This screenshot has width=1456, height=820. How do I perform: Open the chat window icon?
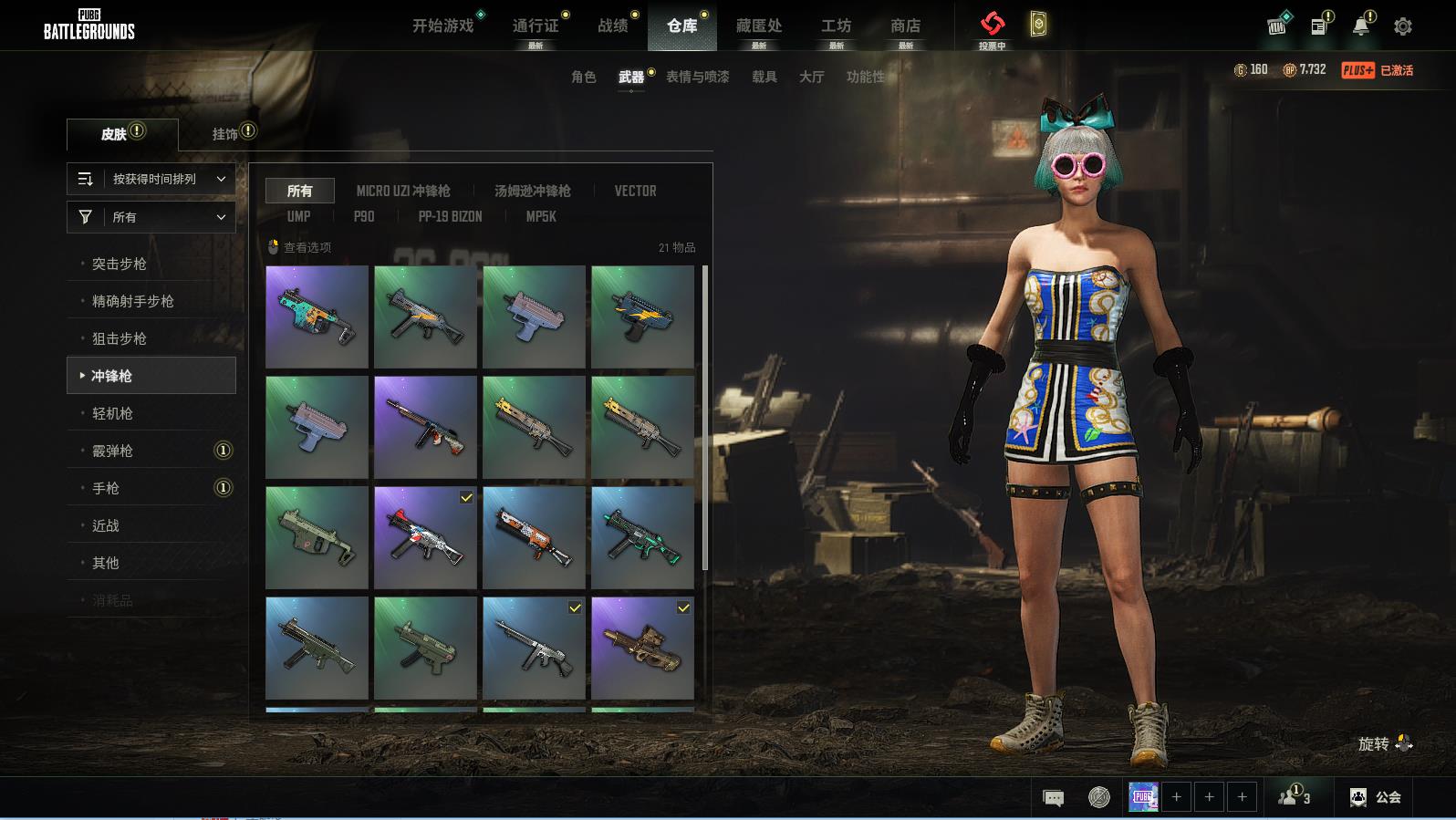[1053, 798]
